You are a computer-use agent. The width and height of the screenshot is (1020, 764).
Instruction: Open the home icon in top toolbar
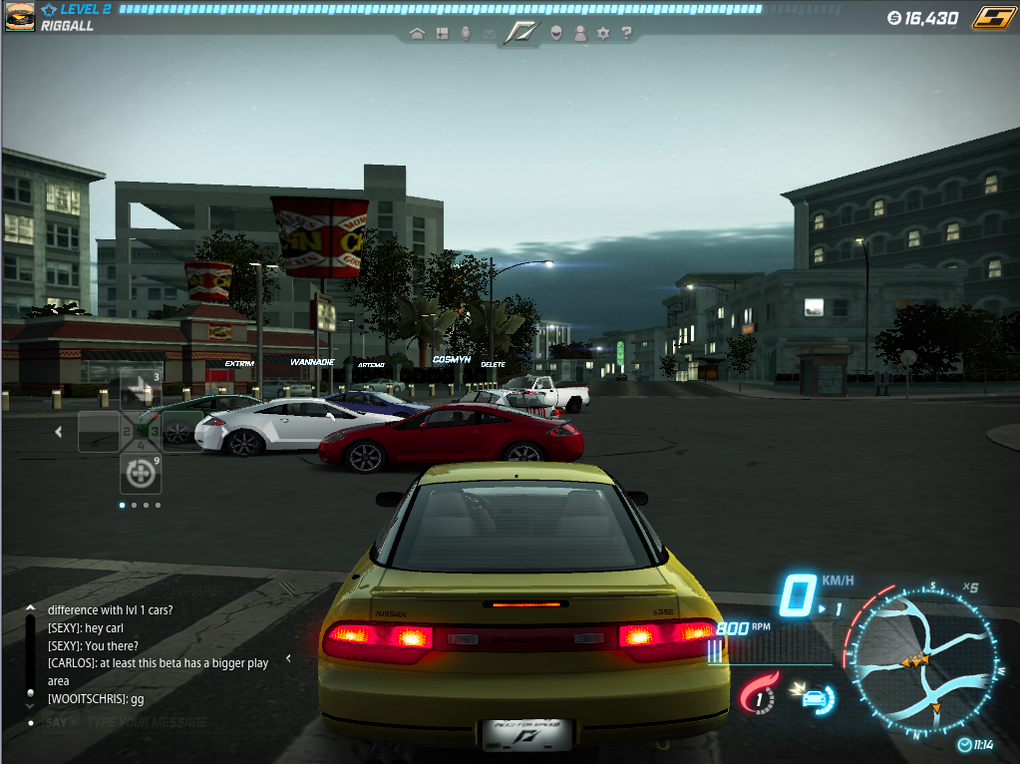(417, 33)
